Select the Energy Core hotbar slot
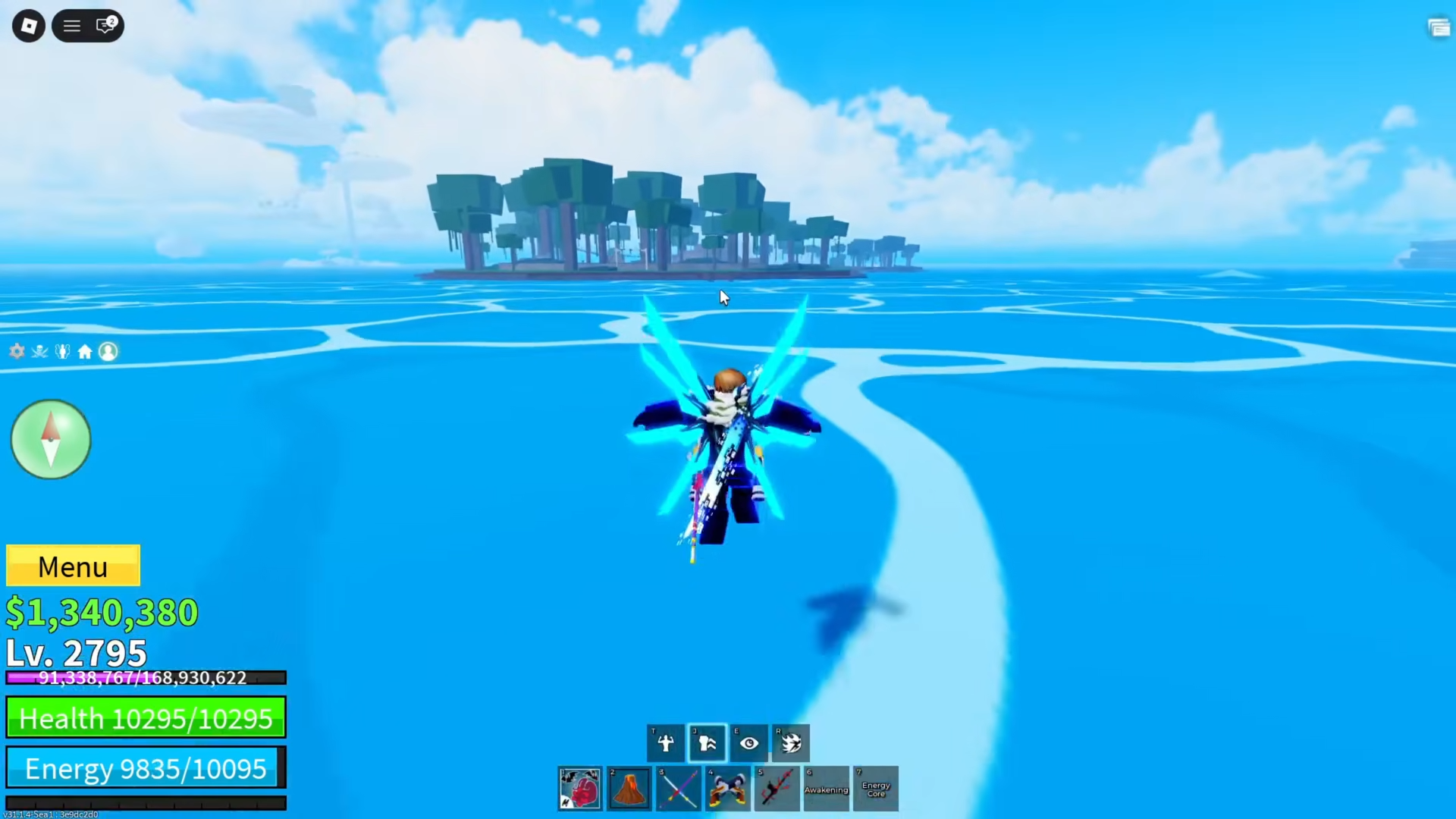 [x=876, y=789]
